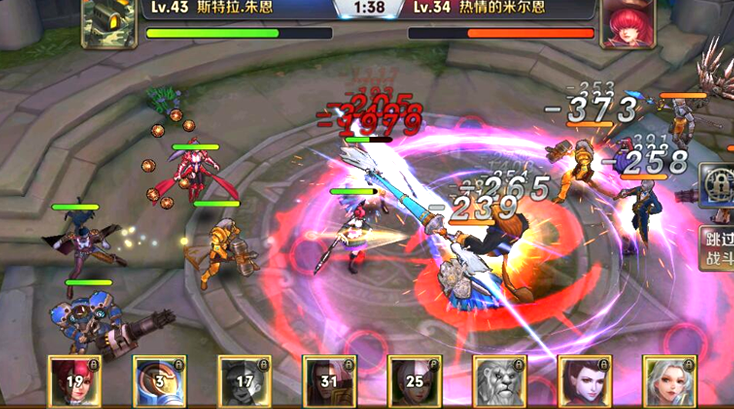Activate the blue armored hero skill showing 3

[x=160, y=381]
